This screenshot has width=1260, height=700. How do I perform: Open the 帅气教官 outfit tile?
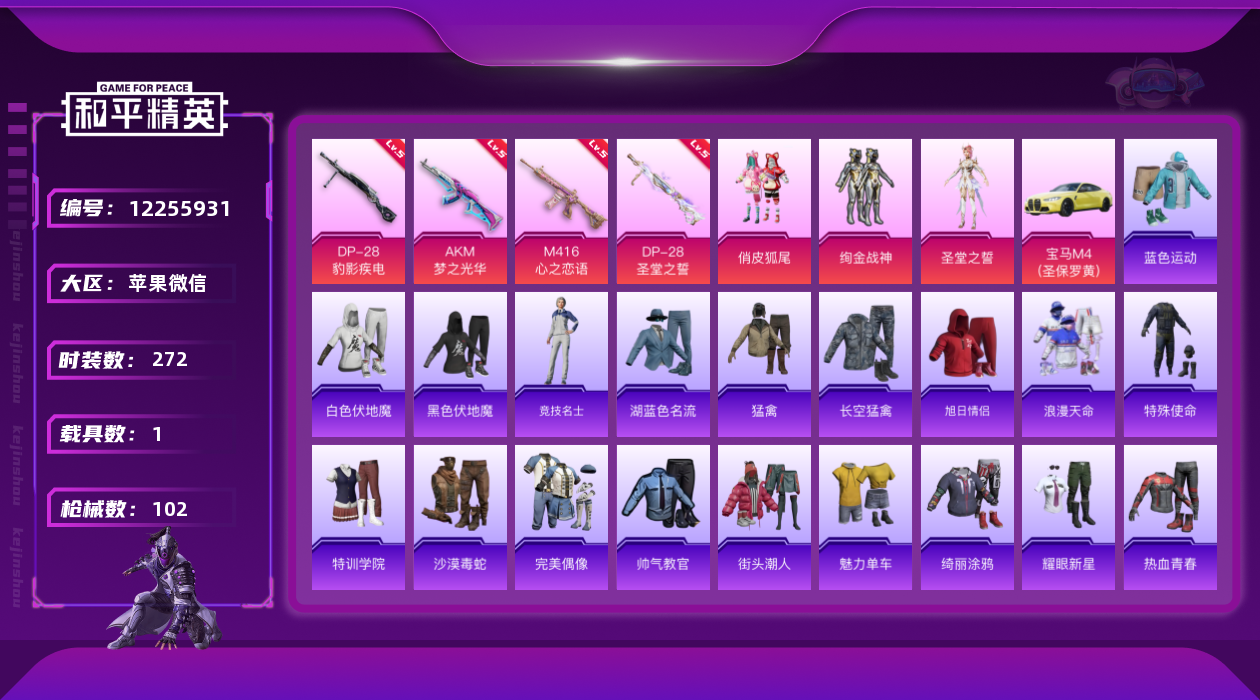click(663, 517)
